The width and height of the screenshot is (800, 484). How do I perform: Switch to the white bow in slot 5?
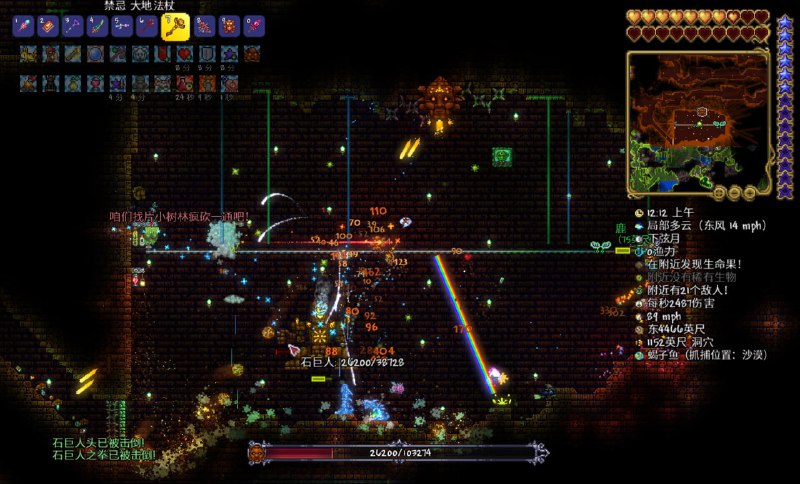[x=124, y=26]
